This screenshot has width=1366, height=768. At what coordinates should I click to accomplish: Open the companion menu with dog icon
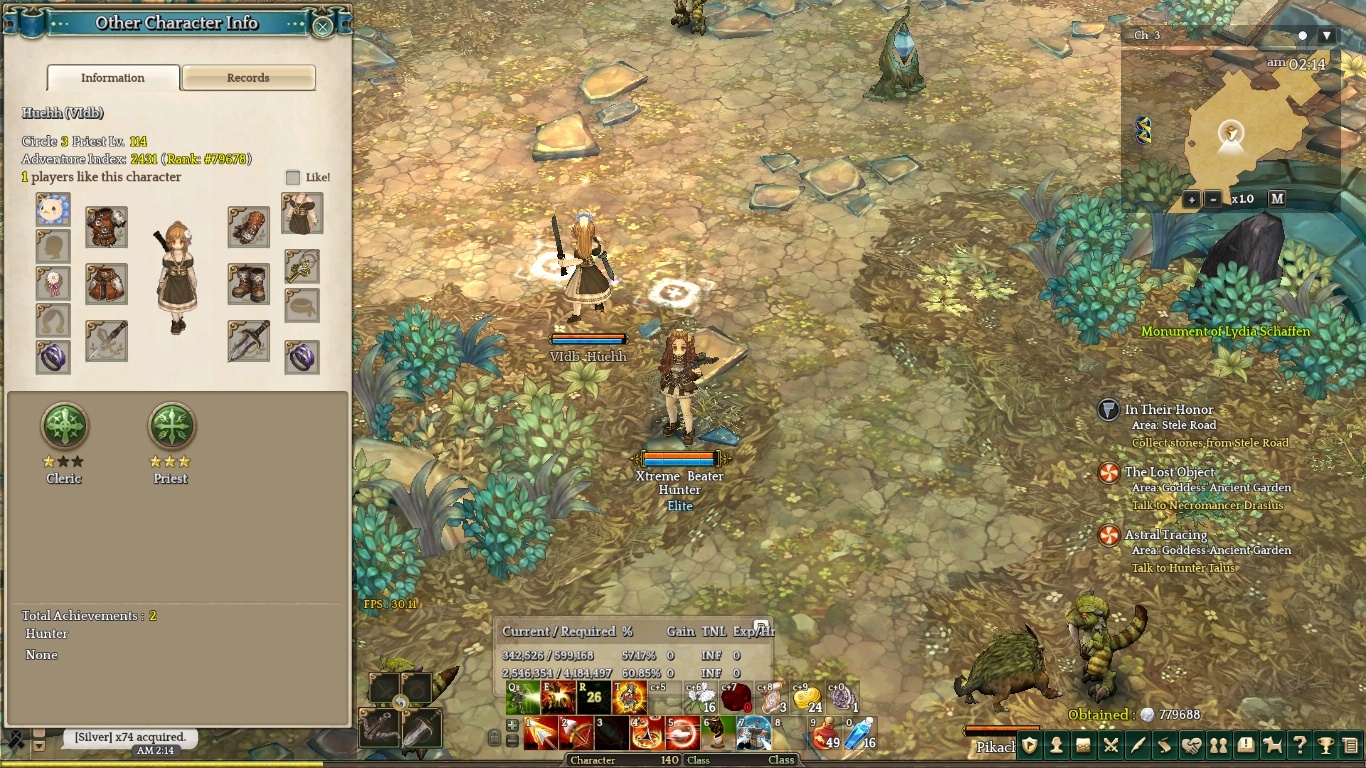click(x=1273, y=745)
